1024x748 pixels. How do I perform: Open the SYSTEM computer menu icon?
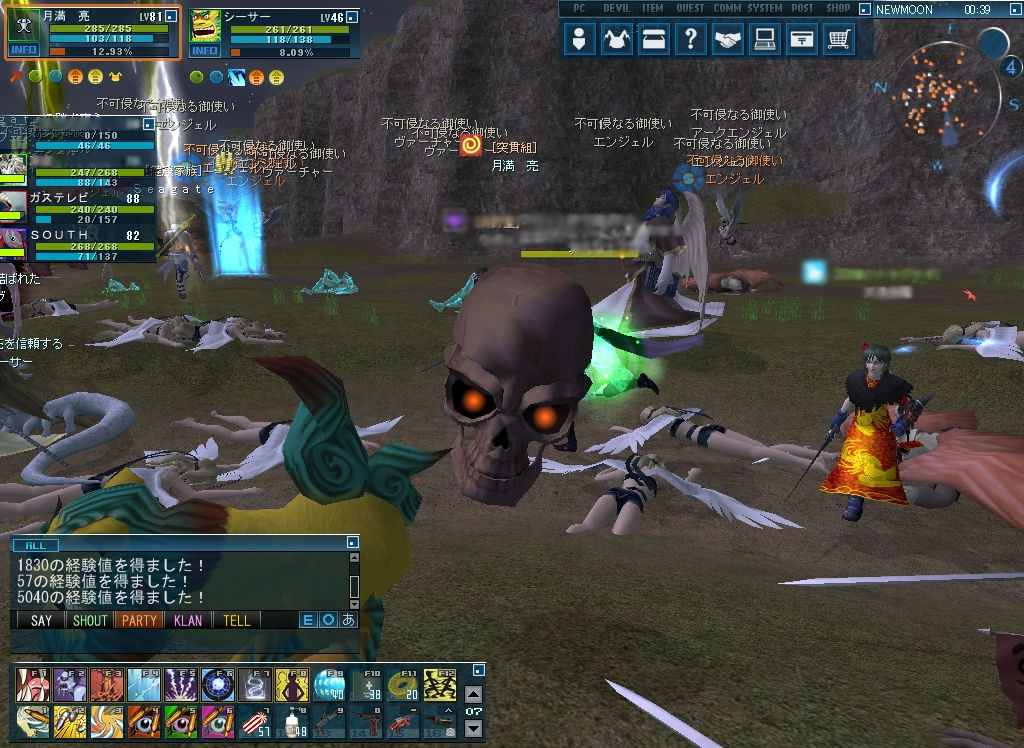coord(765,40)
